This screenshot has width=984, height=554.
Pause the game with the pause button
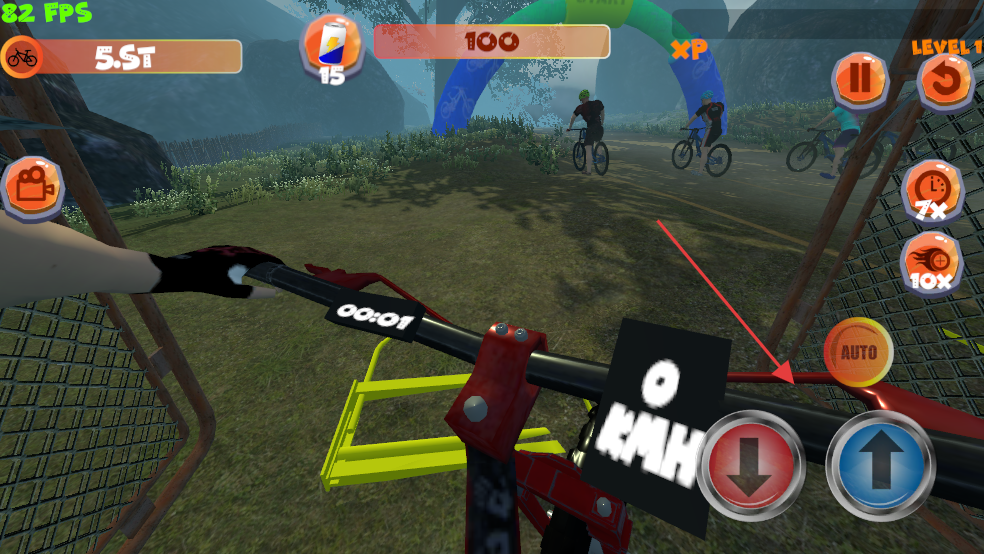tap(860, 79)
